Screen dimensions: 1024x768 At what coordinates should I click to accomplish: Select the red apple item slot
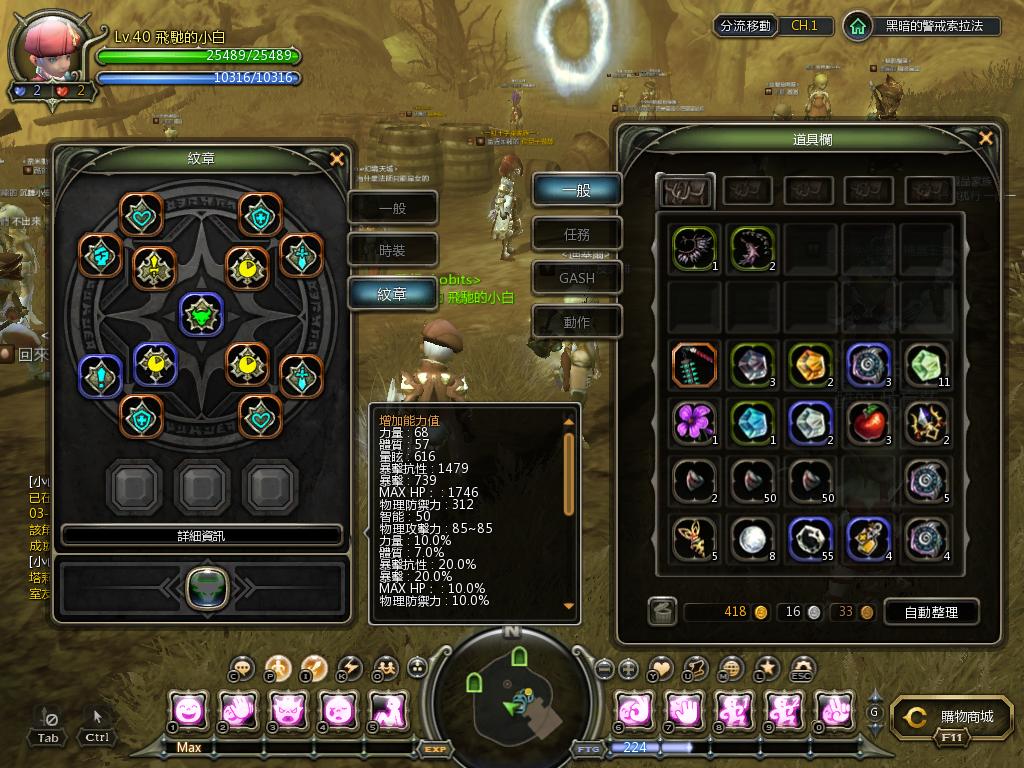pyautogui.click(x=870, y=423)
